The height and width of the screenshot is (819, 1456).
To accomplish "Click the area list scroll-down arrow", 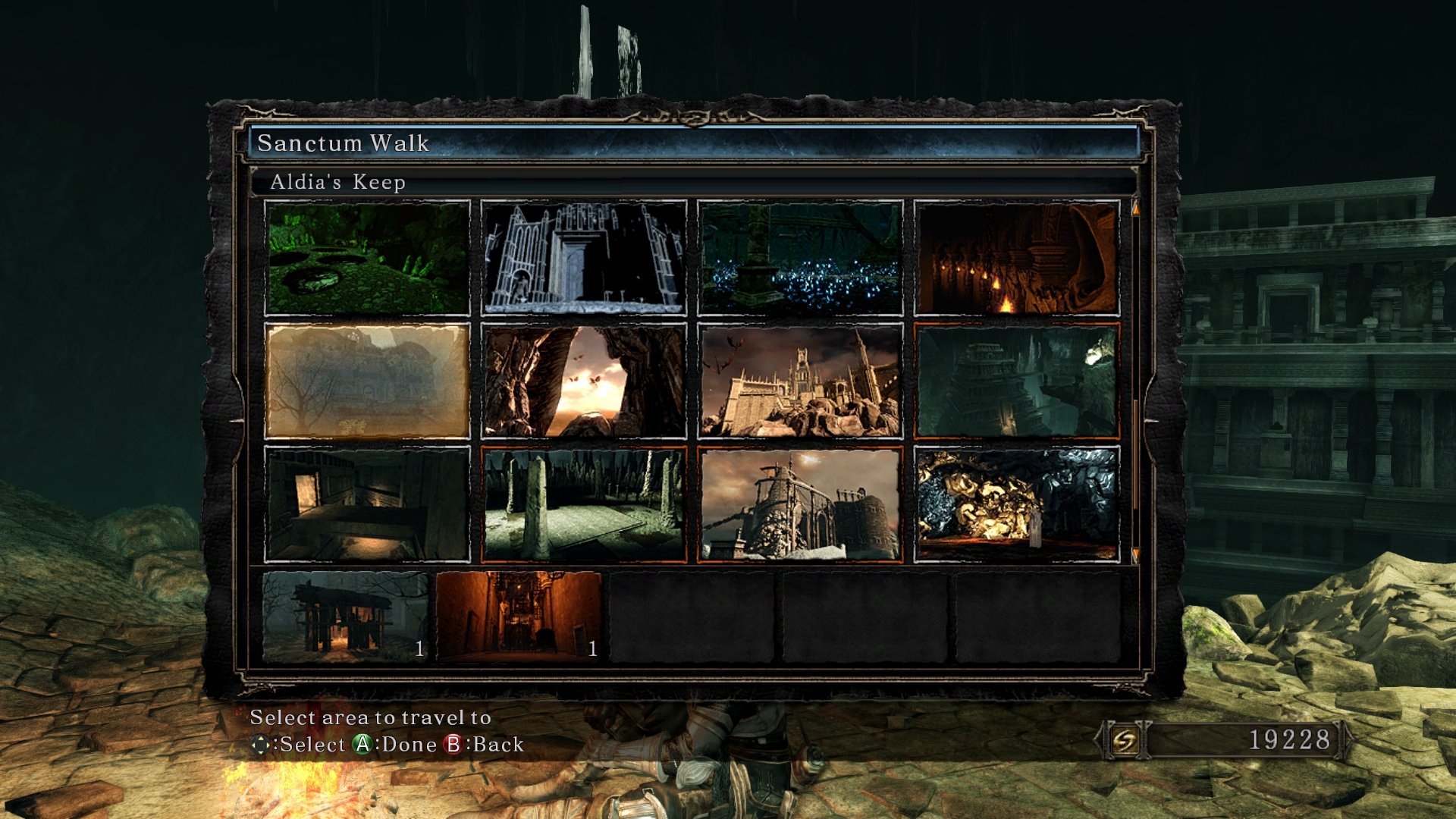I will [1135, 555].
